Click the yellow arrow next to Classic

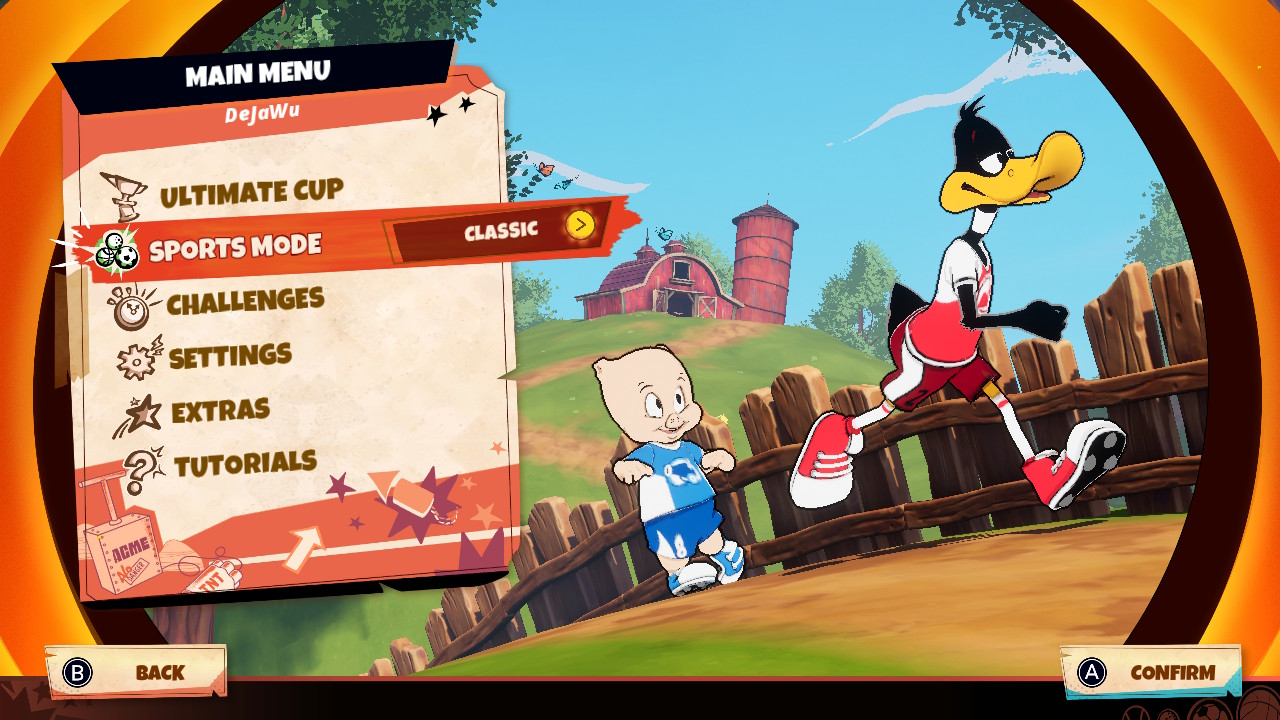[580, 225]
